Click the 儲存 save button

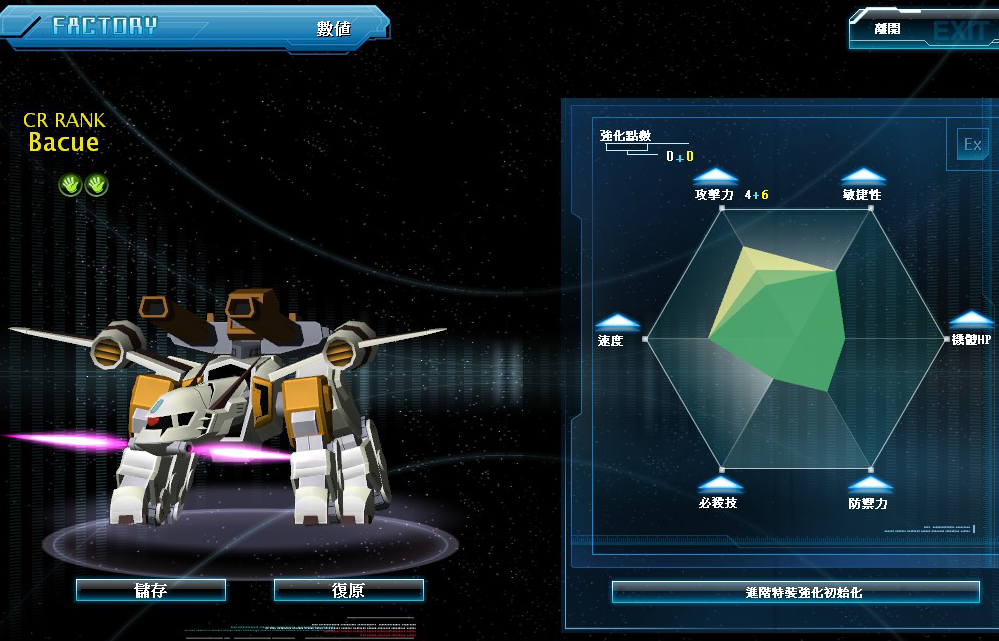point(151,590)
